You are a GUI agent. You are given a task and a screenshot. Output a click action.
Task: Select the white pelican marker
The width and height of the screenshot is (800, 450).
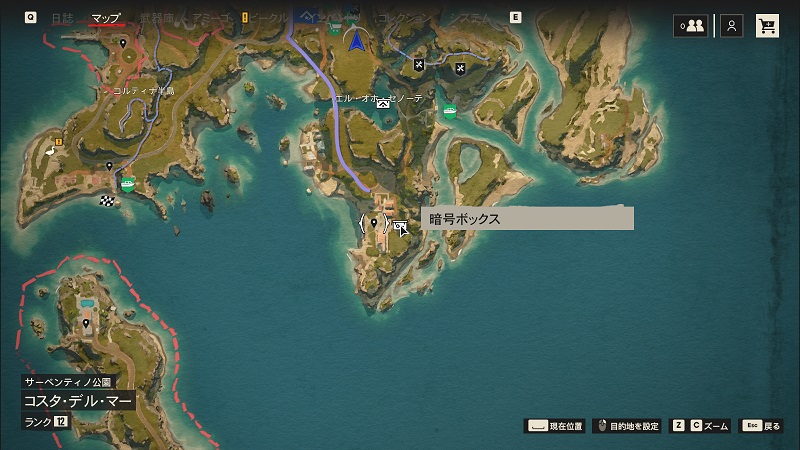pos(49,150)
